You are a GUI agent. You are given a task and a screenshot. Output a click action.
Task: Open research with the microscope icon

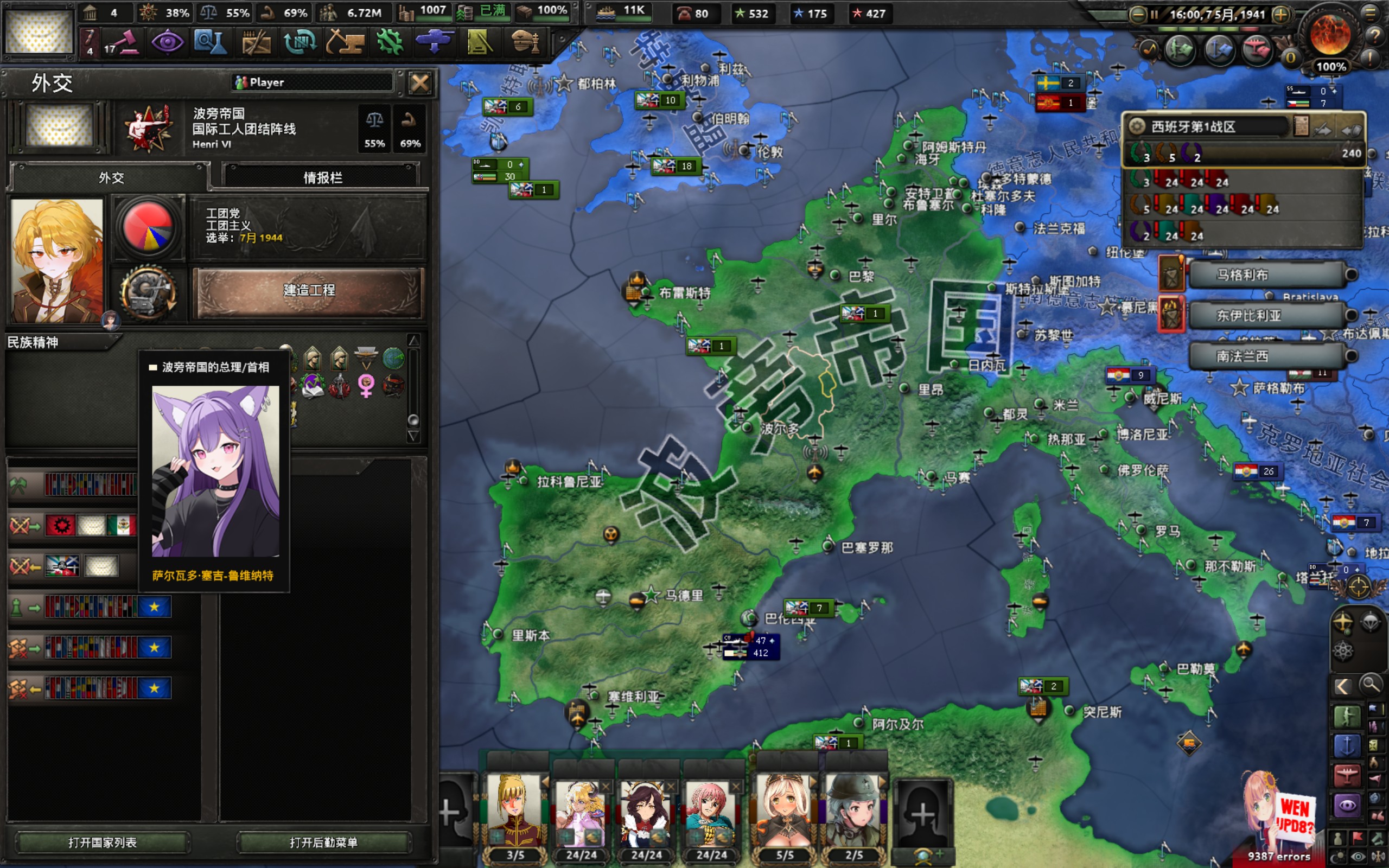[x=210, y=42]
